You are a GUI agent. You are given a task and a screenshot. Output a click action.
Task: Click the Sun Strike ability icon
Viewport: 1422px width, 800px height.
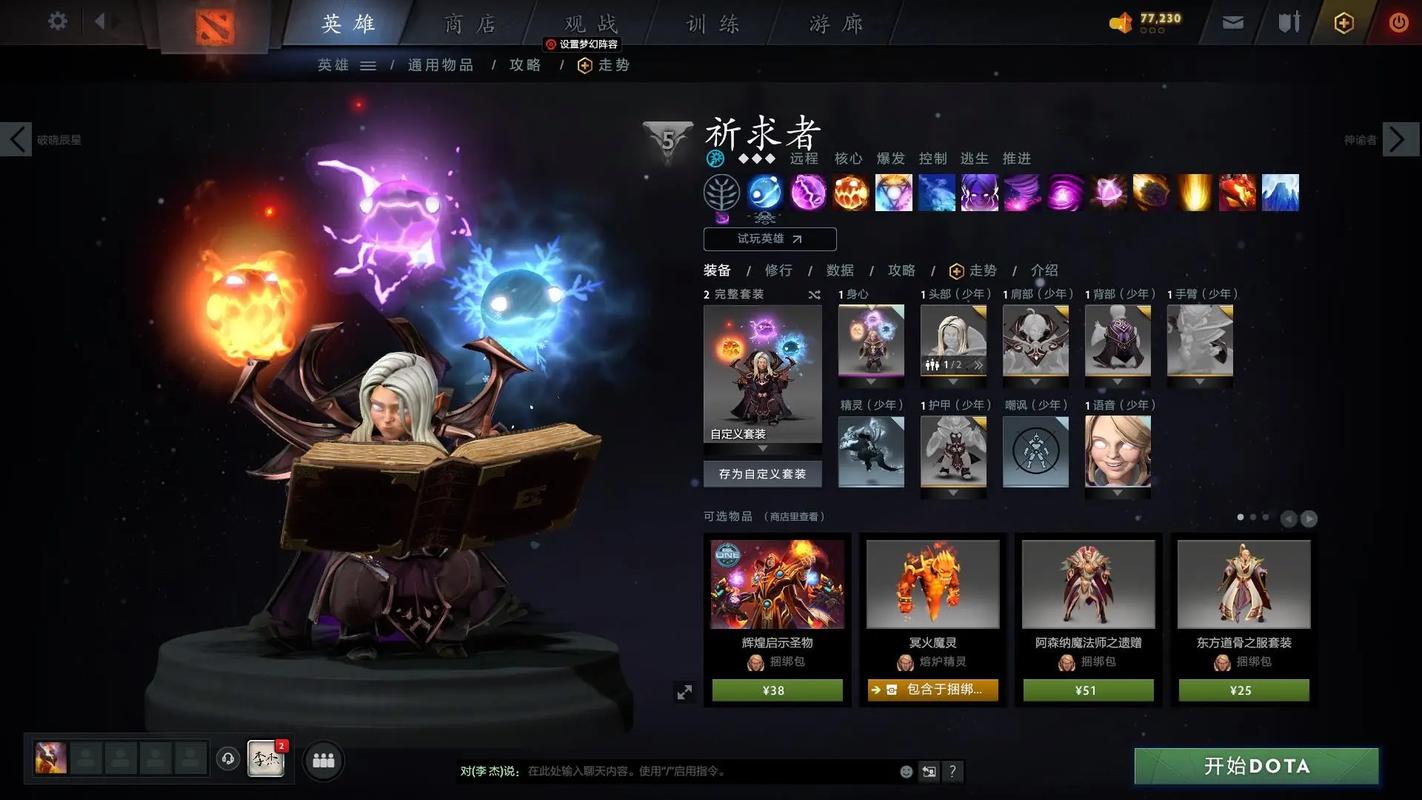1194,192
